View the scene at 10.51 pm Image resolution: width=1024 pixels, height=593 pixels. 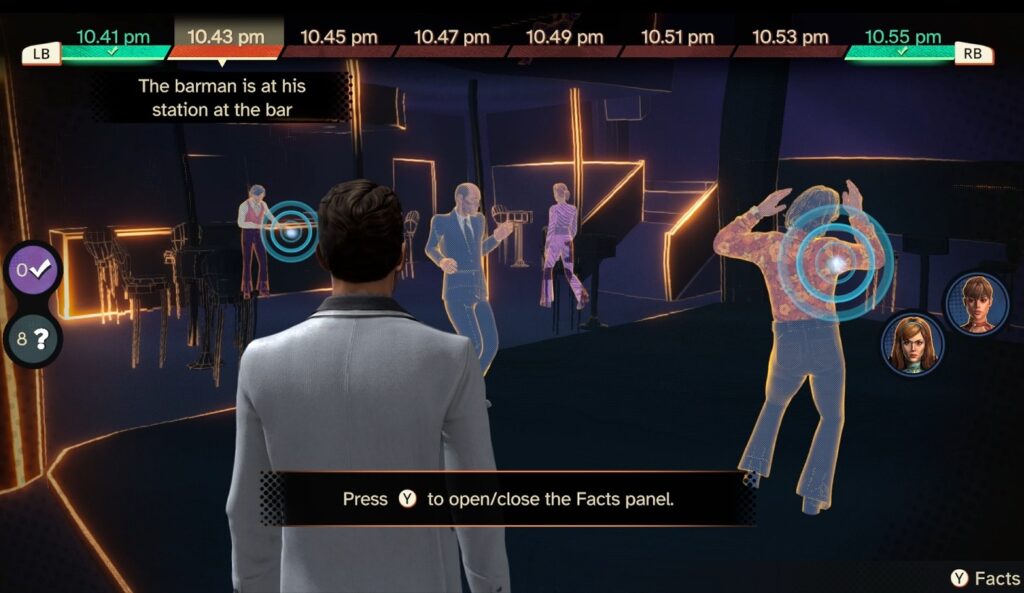coord(678,38)
